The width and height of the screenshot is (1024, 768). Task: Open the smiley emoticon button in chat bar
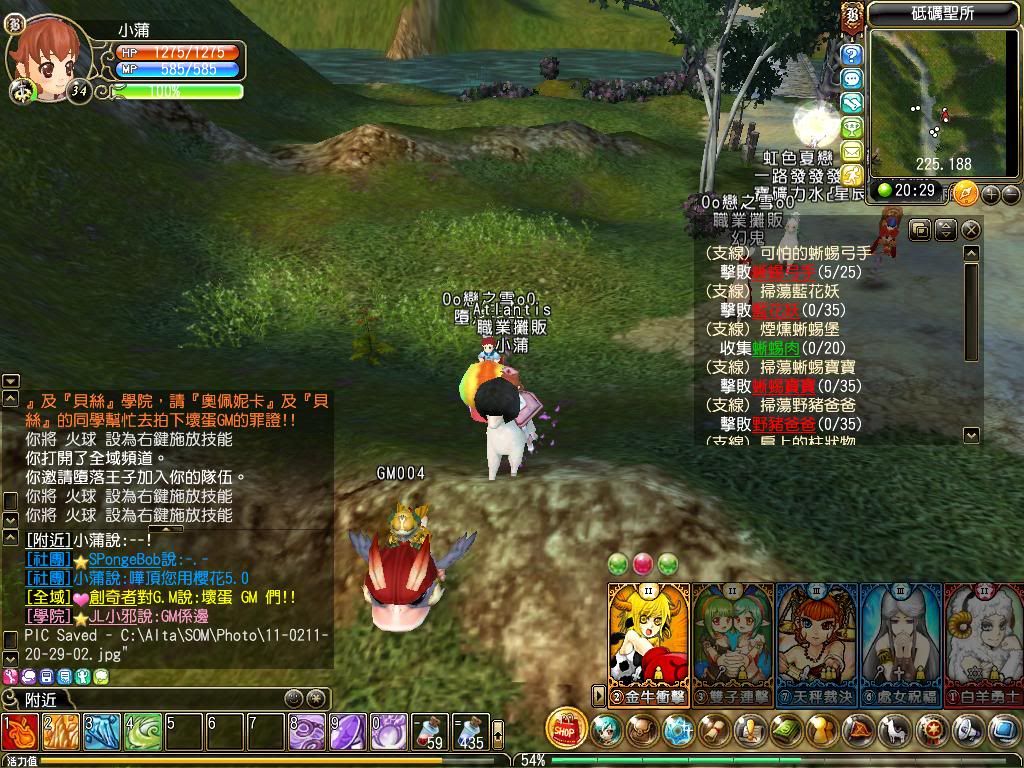(293, 698)
